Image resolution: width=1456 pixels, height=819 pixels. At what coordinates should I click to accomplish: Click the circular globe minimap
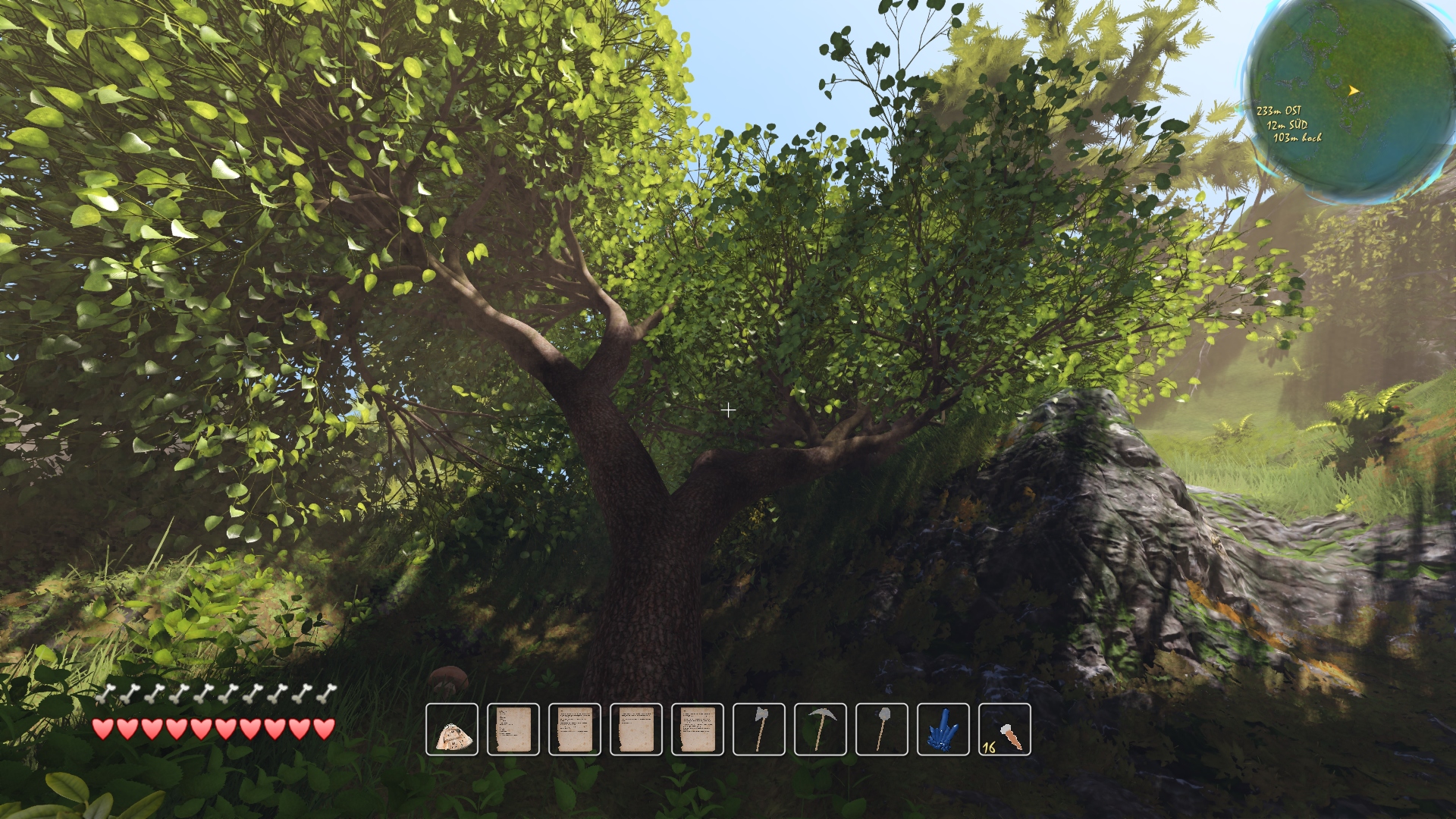click(x=1351, y=97)
